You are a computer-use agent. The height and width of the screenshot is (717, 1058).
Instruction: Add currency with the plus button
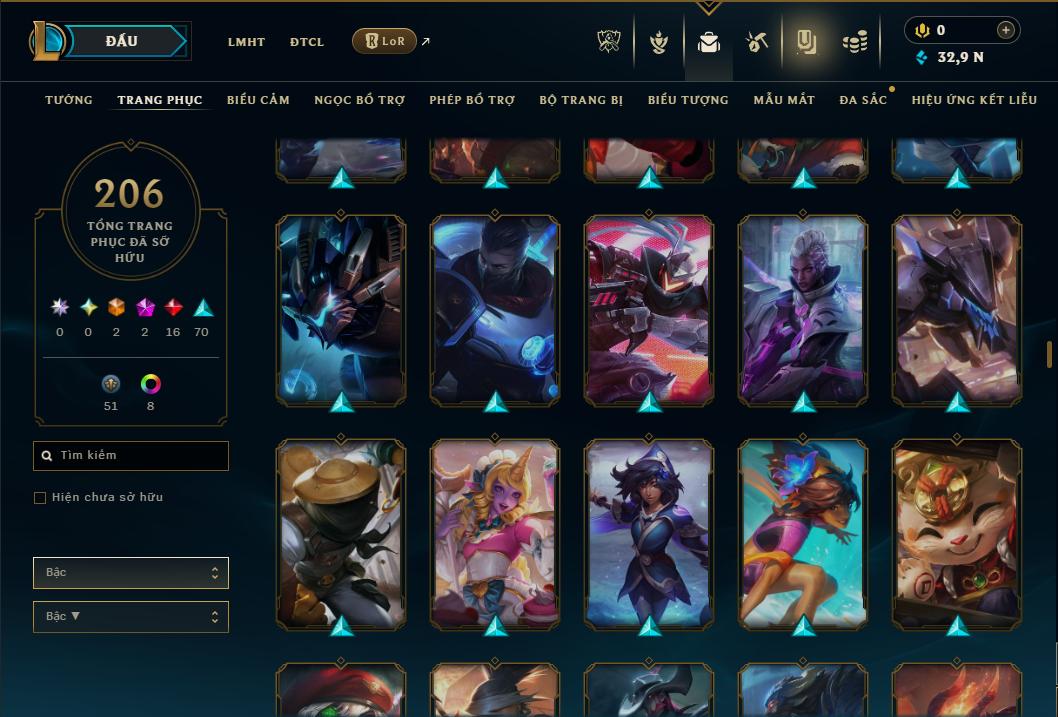point(1006,30)
